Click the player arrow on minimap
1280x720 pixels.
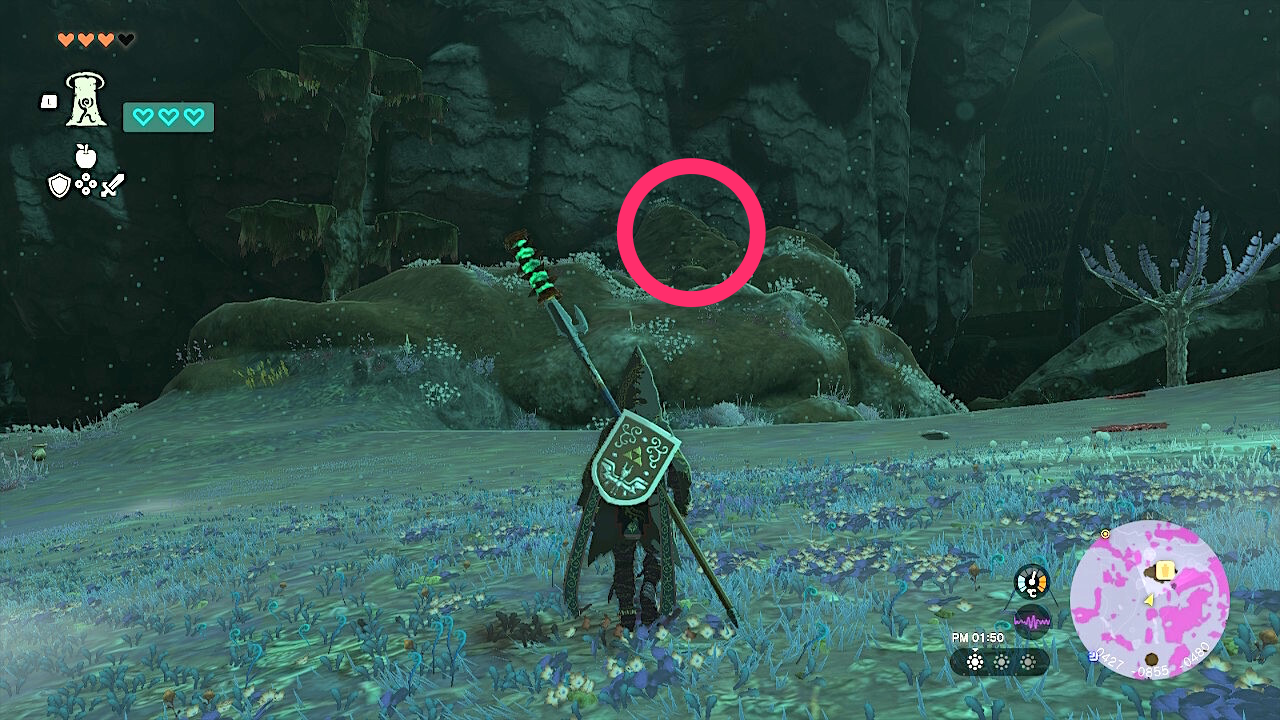[x=1149, y=601]
